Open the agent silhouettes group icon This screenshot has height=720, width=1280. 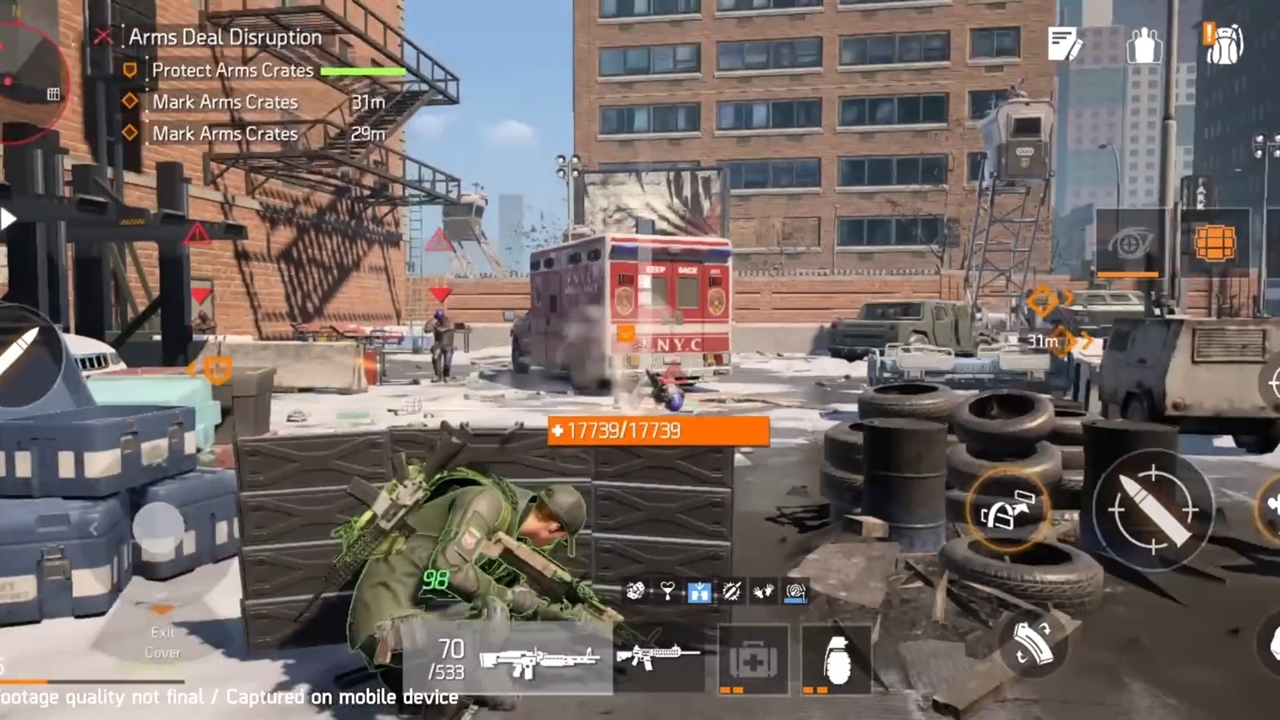point(1144,45)
